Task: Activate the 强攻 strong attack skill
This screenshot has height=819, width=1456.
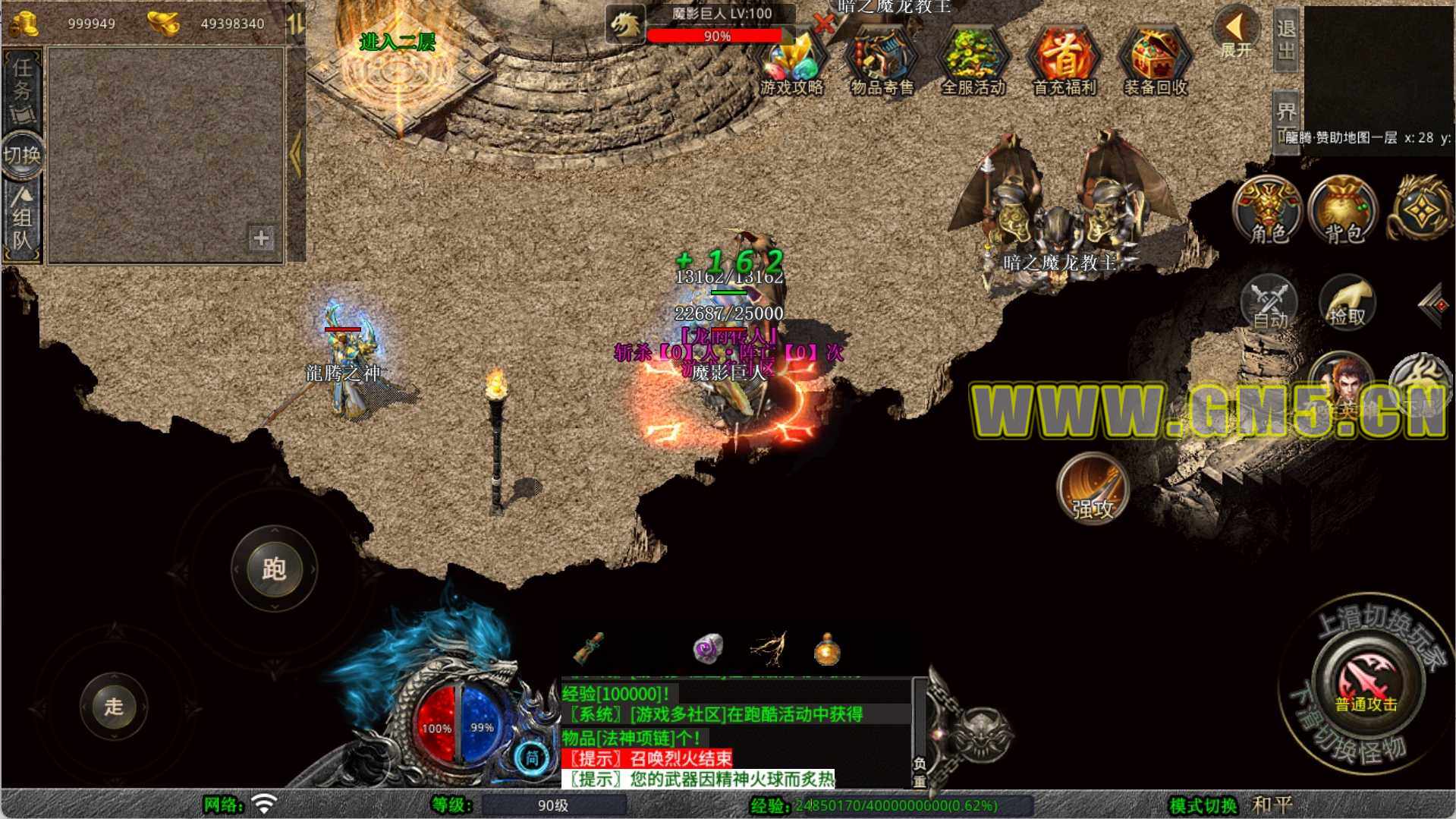Action: 1093,489
